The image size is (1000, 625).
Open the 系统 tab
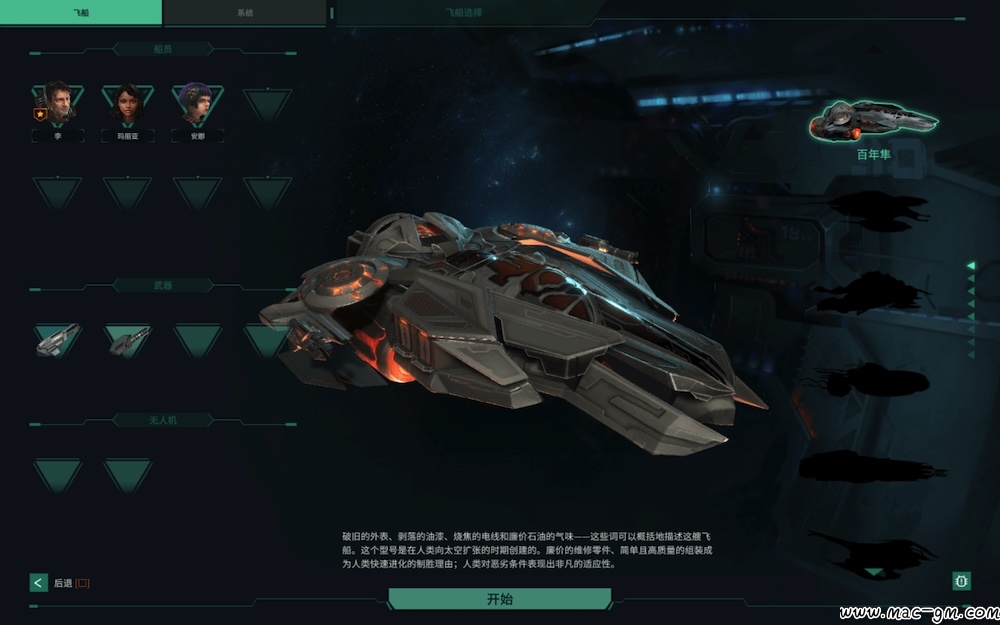[245, 12]
